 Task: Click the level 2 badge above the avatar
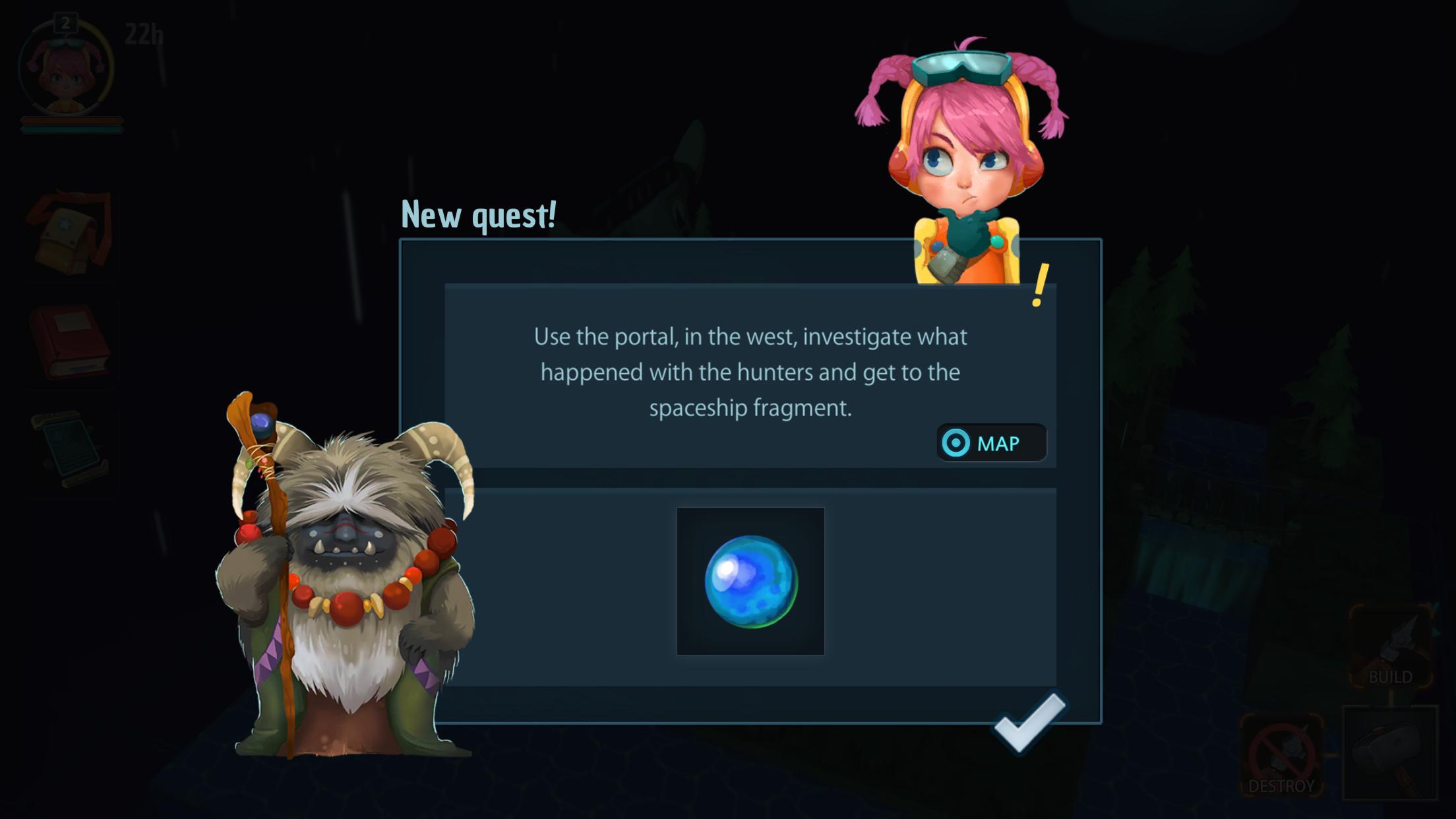click(65, 21)
